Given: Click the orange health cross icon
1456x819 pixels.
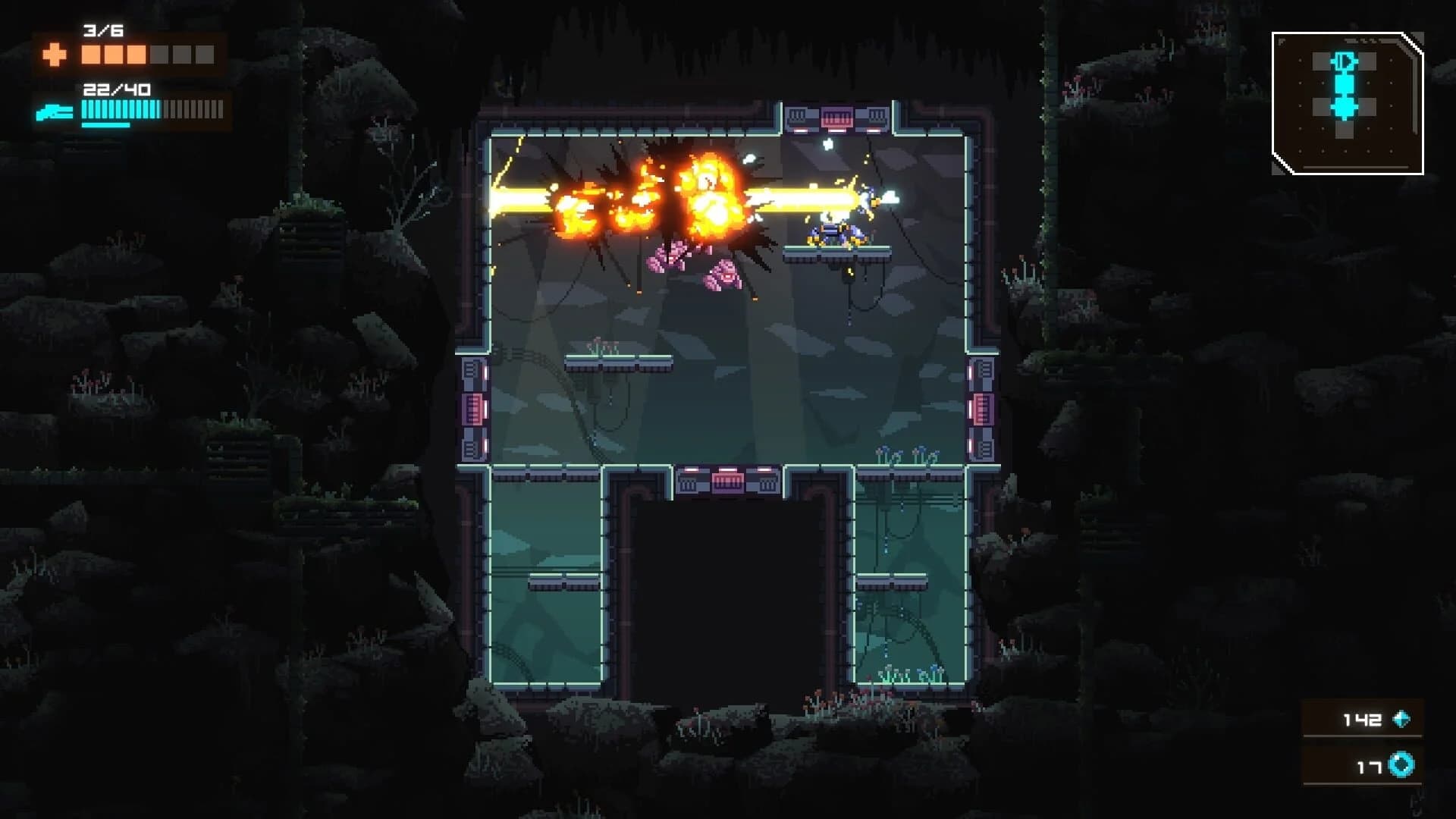Looking at the screenshot, I should [53, 53].
